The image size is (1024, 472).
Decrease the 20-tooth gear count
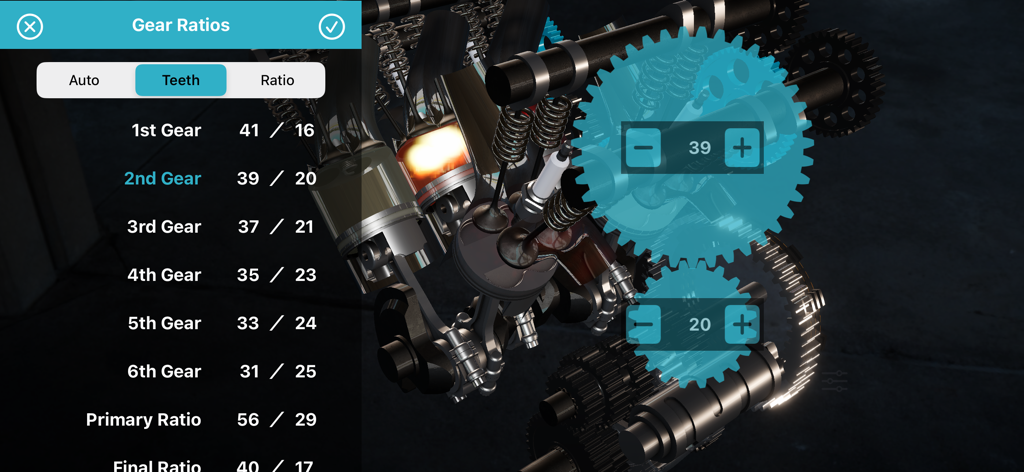click(644, 324)
